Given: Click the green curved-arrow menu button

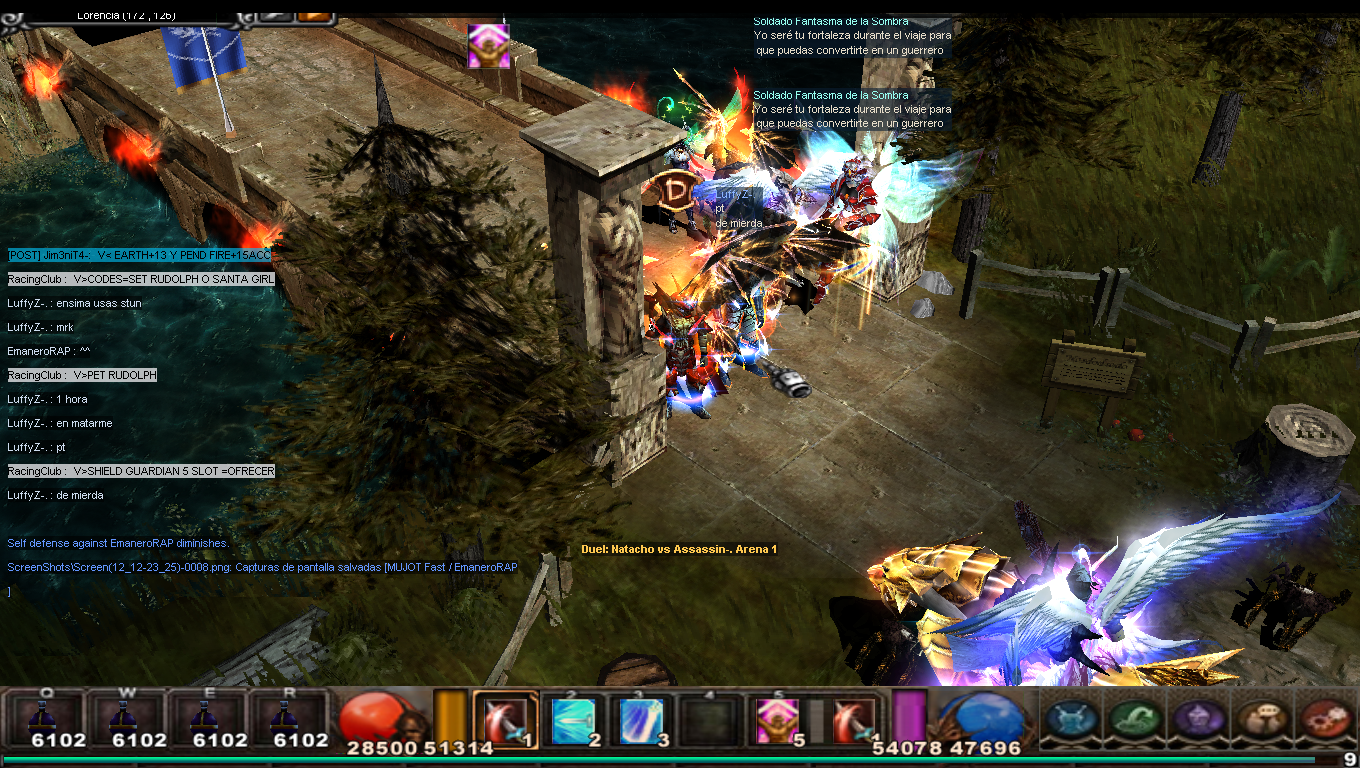Looking at the screenshot, I should (x=1136, y=718).
